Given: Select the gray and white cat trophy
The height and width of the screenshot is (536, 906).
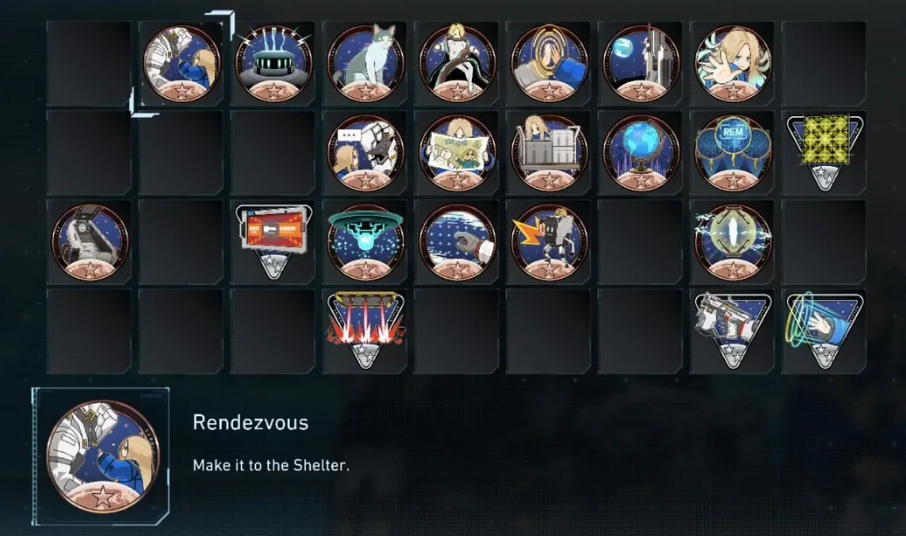Looking at the screenshot, I should (365, 62).
